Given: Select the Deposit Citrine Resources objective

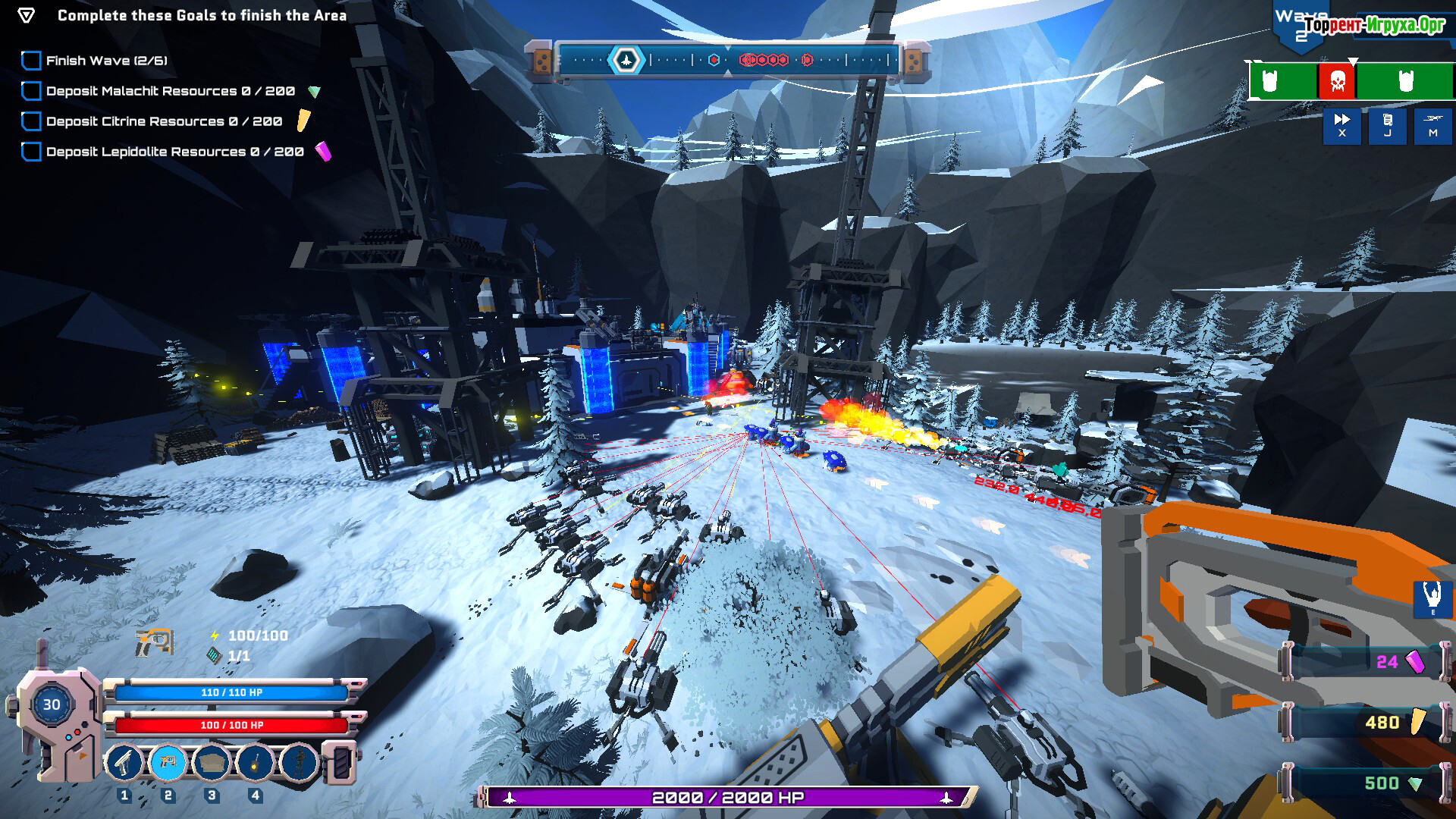Looking at the screenshot, I should [164, 121].
